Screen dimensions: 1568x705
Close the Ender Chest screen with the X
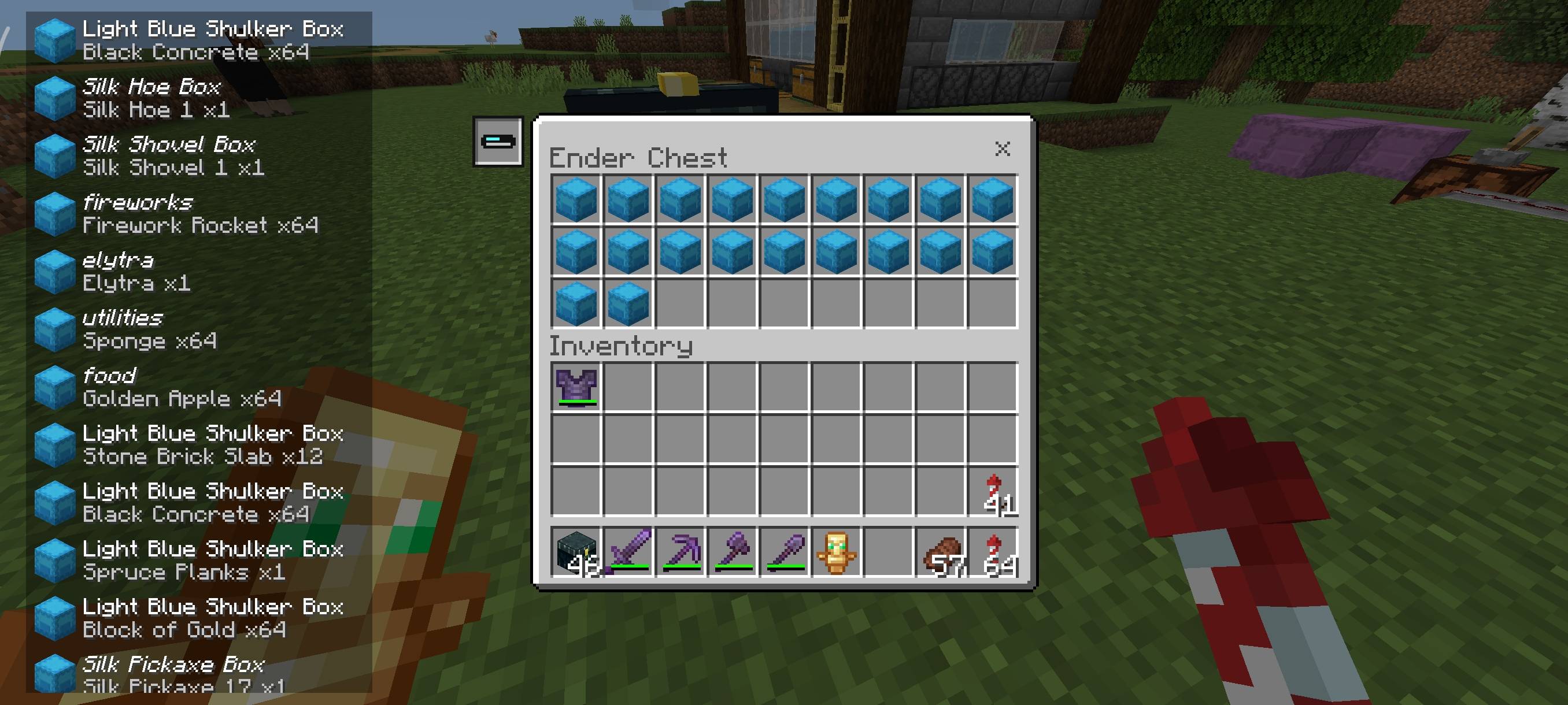pyautogui.click(x=1002, y=148)
